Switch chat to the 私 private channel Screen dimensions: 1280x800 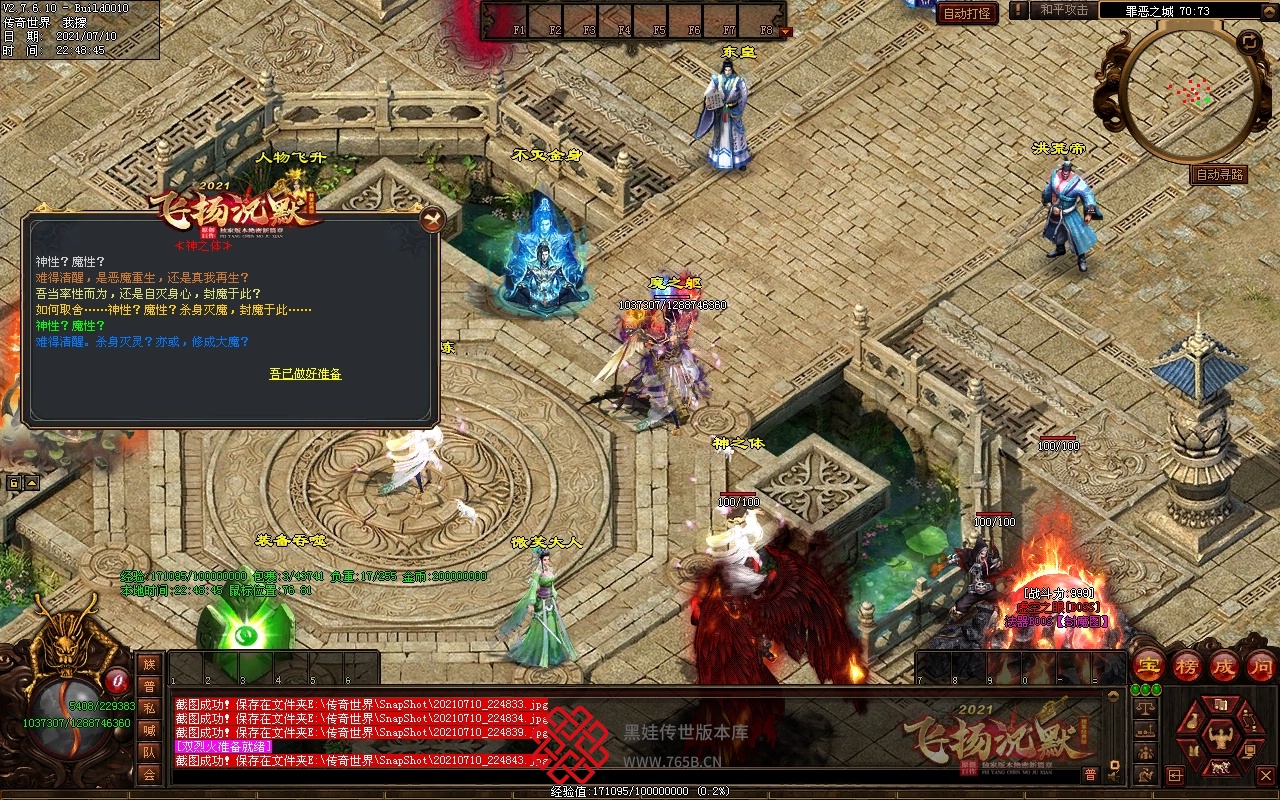[x=149, y=709]
